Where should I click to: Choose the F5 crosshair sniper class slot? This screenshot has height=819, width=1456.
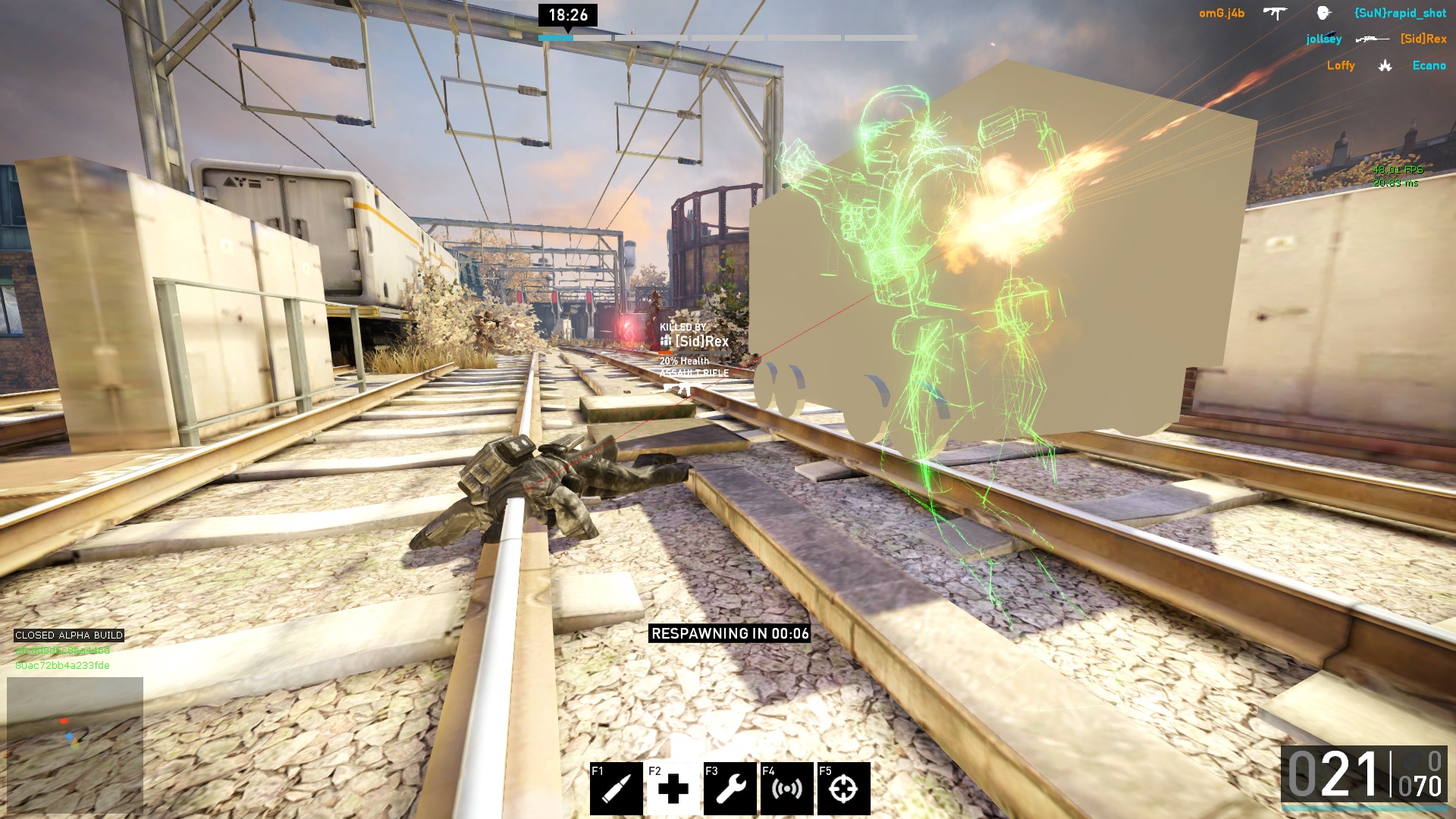click(843, 789)
